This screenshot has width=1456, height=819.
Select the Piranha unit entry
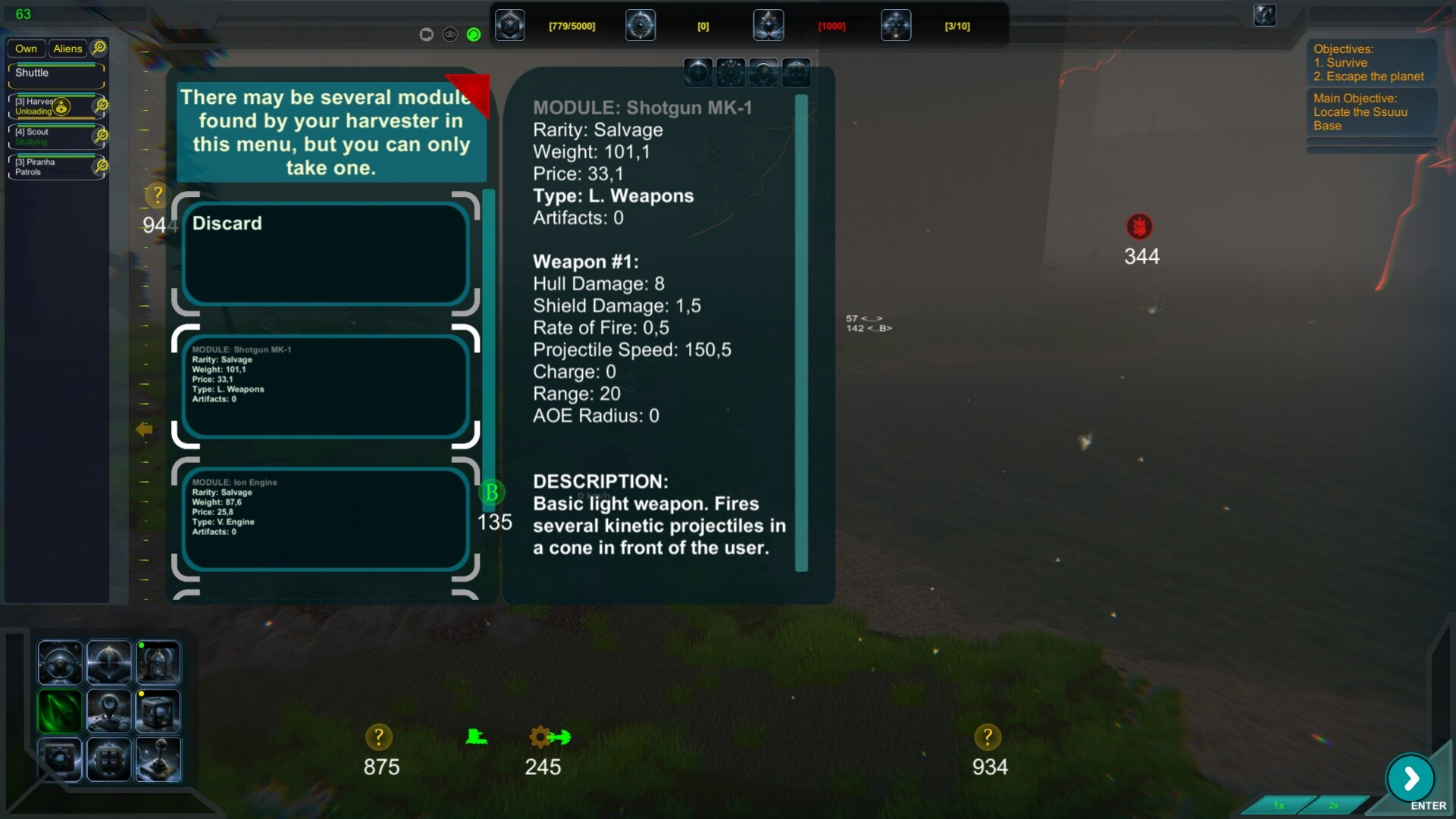click(x=50, y=167)
